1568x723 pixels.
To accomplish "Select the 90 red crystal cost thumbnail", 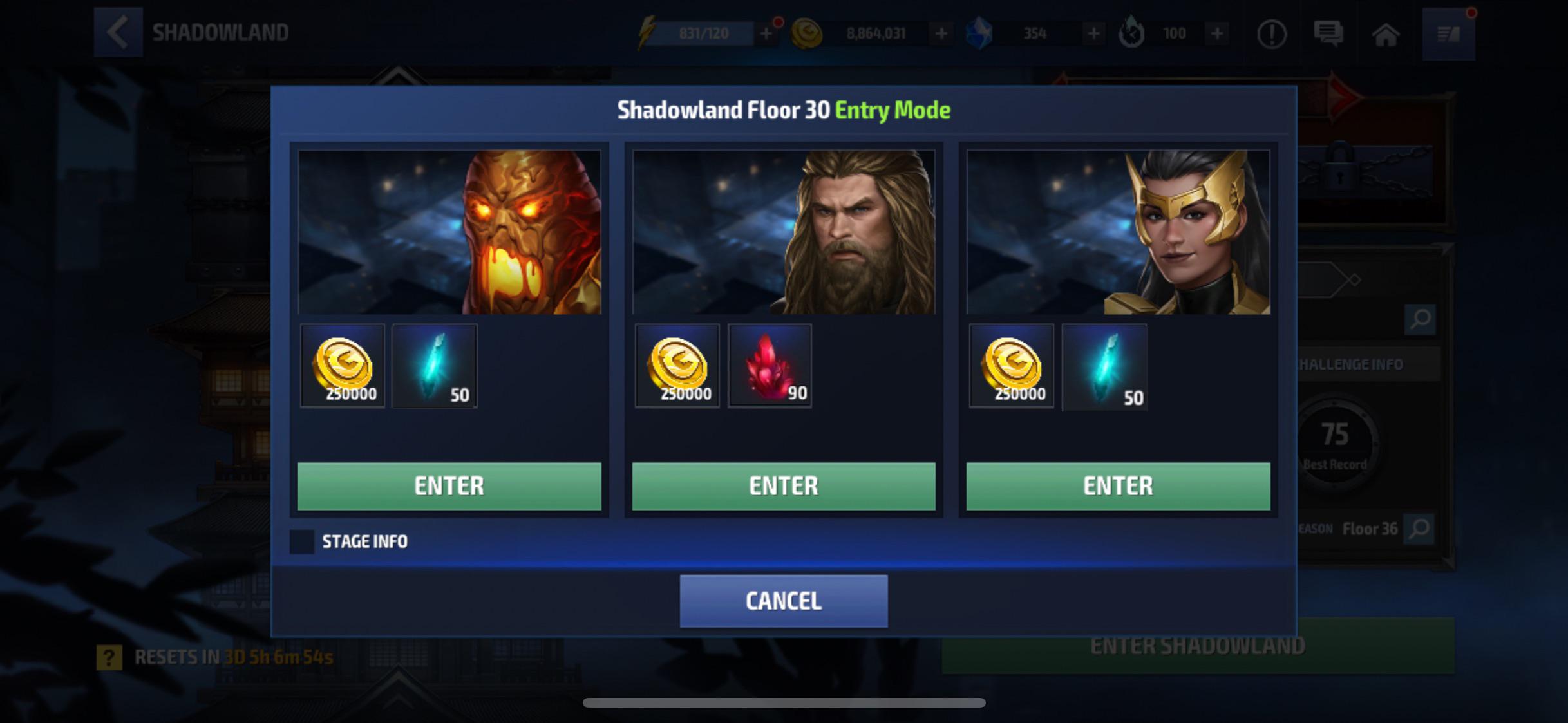I will pyautogui.click(x=770, y=366).
